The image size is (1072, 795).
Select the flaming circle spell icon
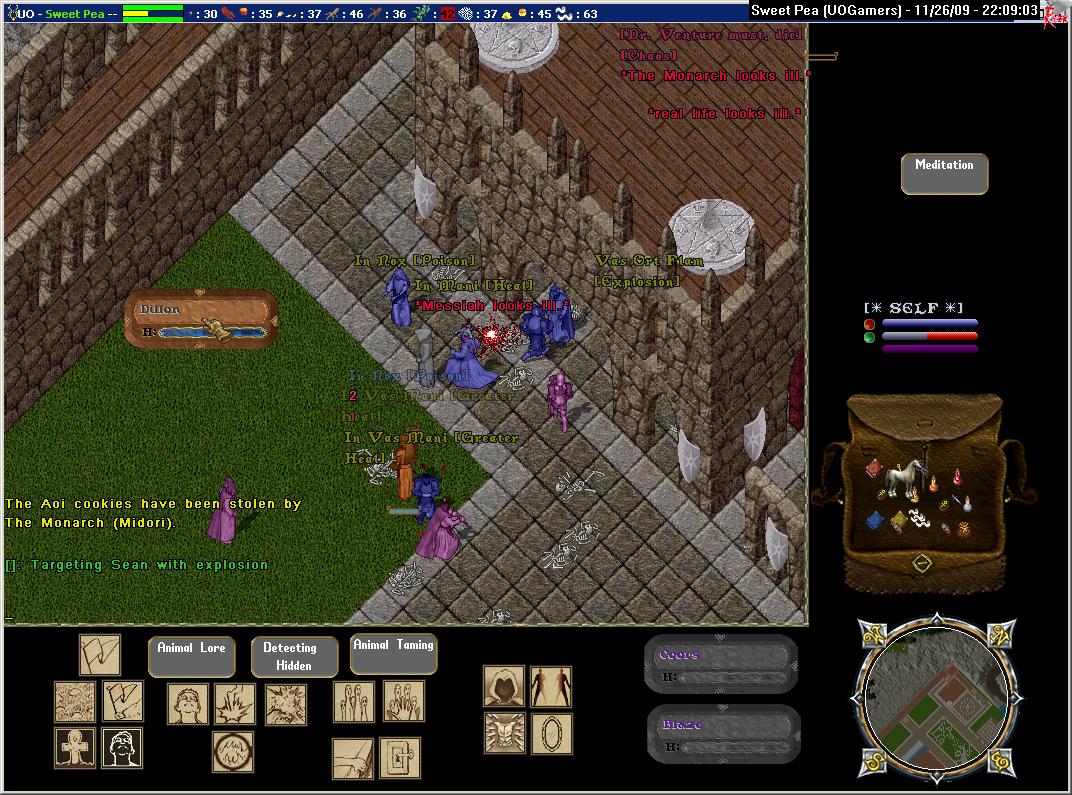pos(233,751)
